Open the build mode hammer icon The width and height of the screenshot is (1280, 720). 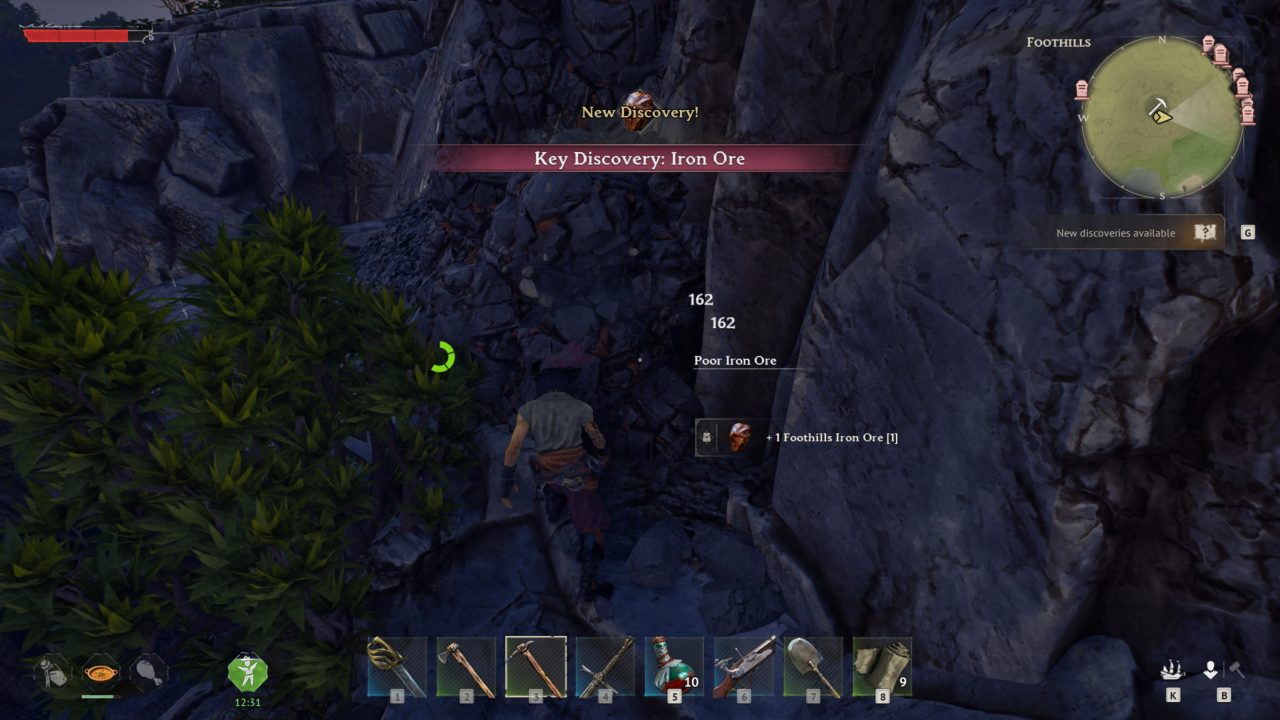coord(1236,670)
